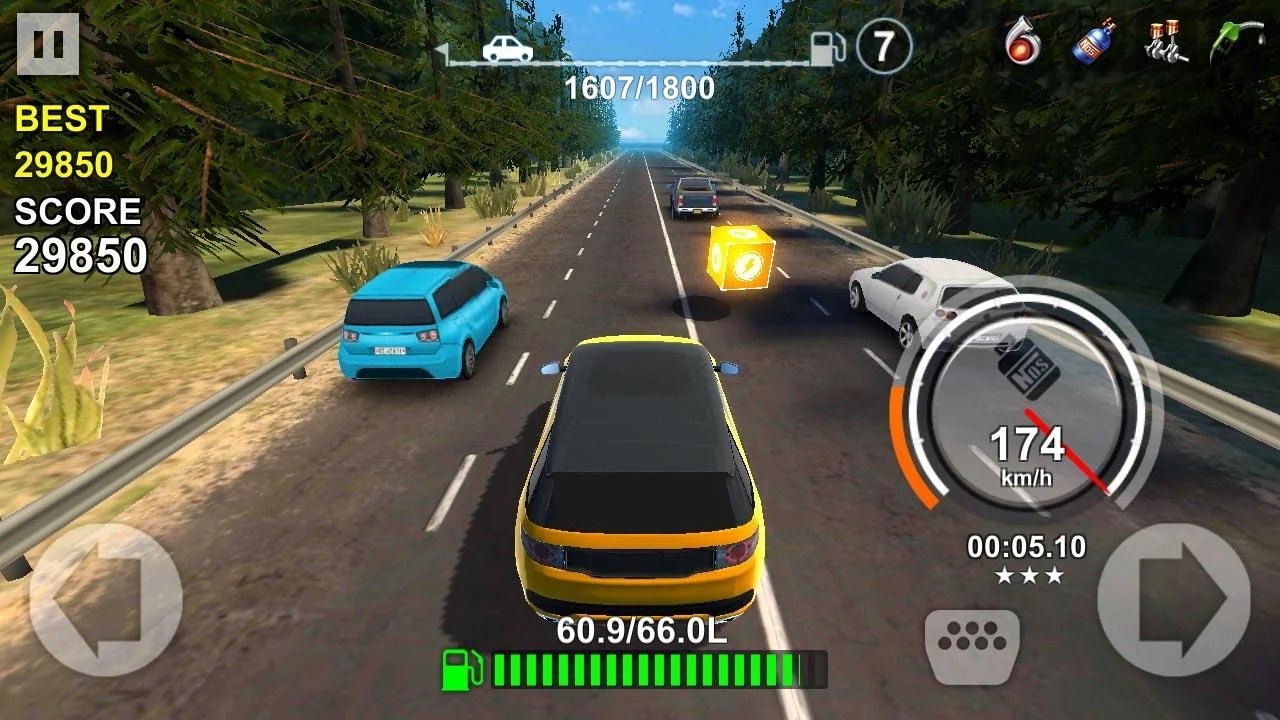Pause the race with the pause button
This screenshot has height=720, width=1280.
(x=48, y=44)
